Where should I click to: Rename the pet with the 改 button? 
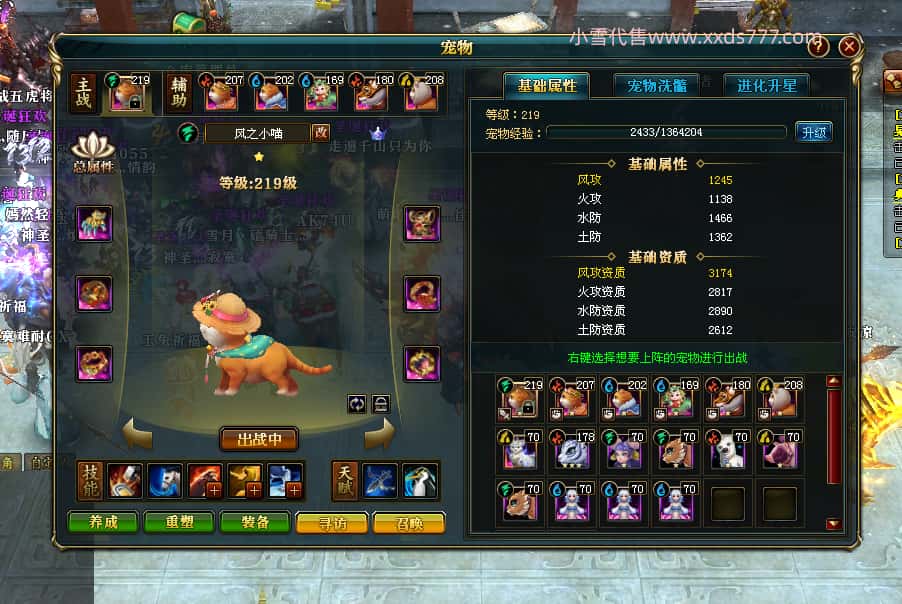pyautogui.click(x=321, y=132)
